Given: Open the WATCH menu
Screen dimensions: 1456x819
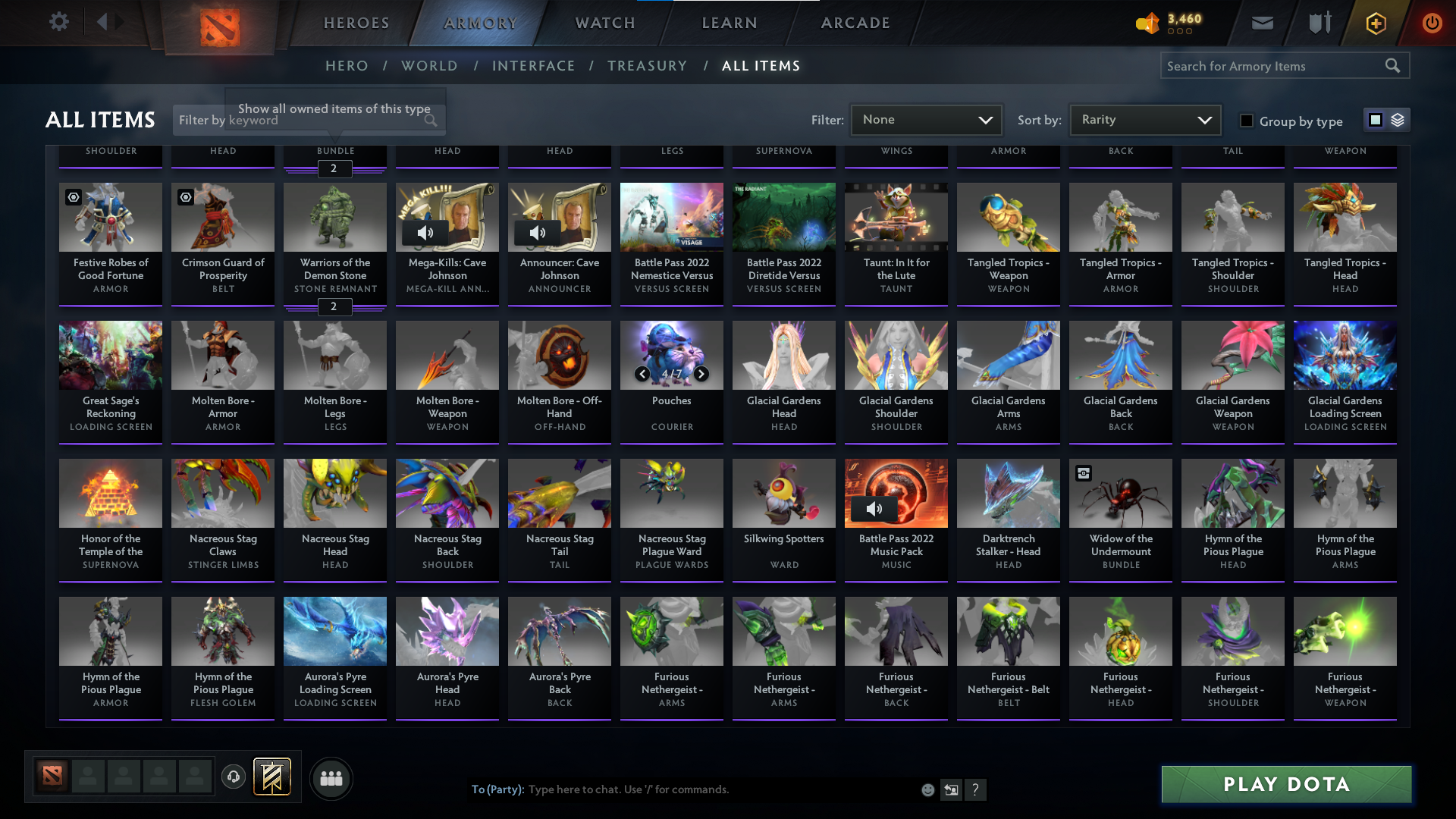Looking at the screenshot, I should 604,23.
